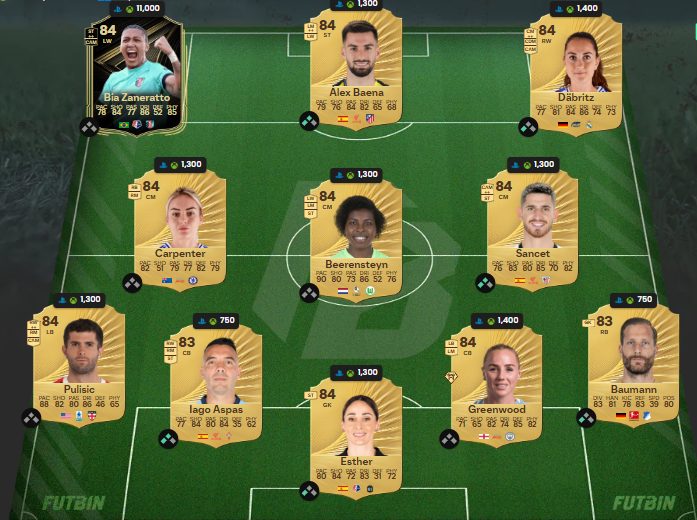Click the chemistry style icon beside Däbritz

point(528,127)
